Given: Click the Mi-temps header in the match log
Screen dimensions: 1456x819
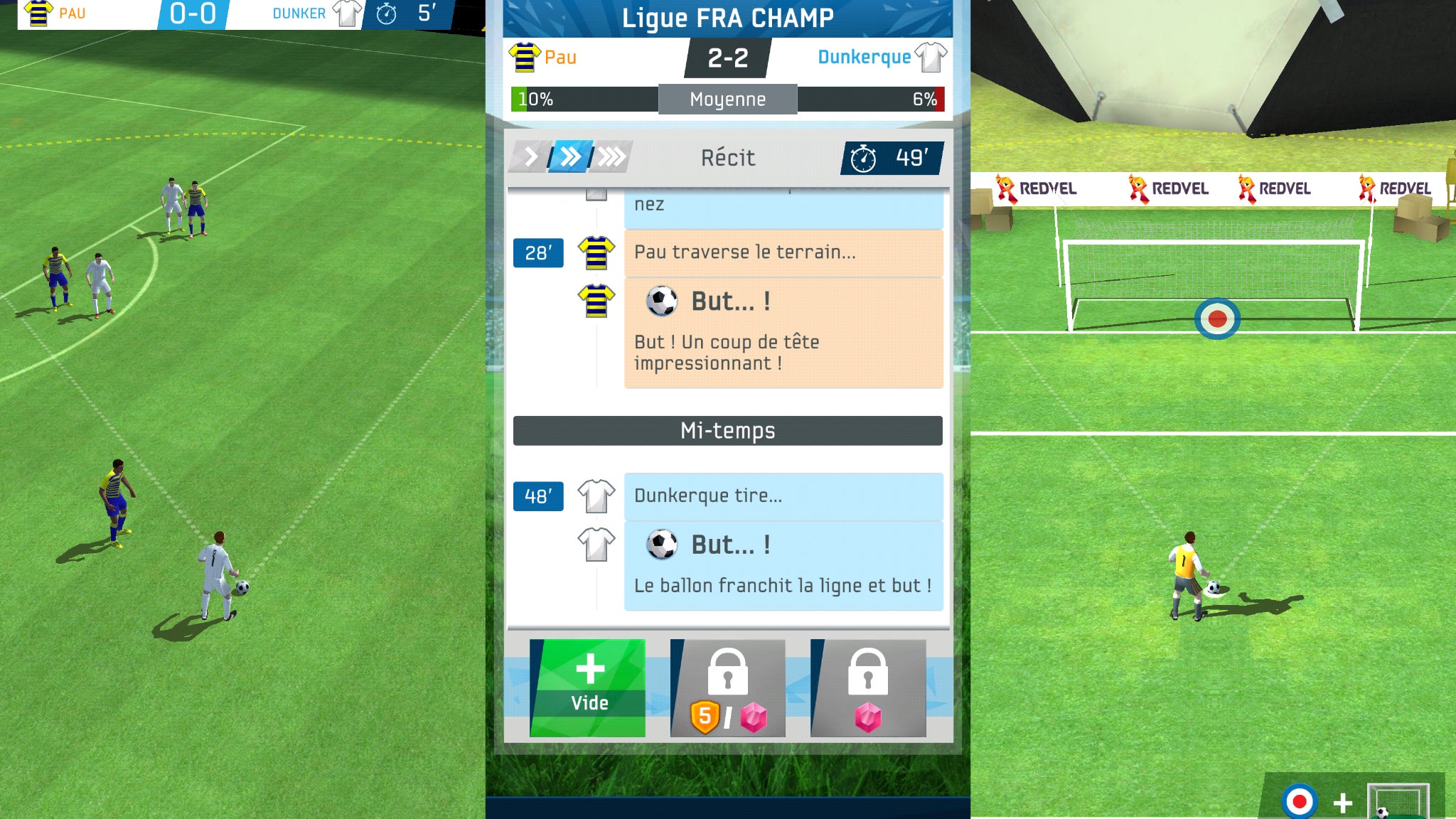Looking at the screenshot, I should tap(727, 429).
